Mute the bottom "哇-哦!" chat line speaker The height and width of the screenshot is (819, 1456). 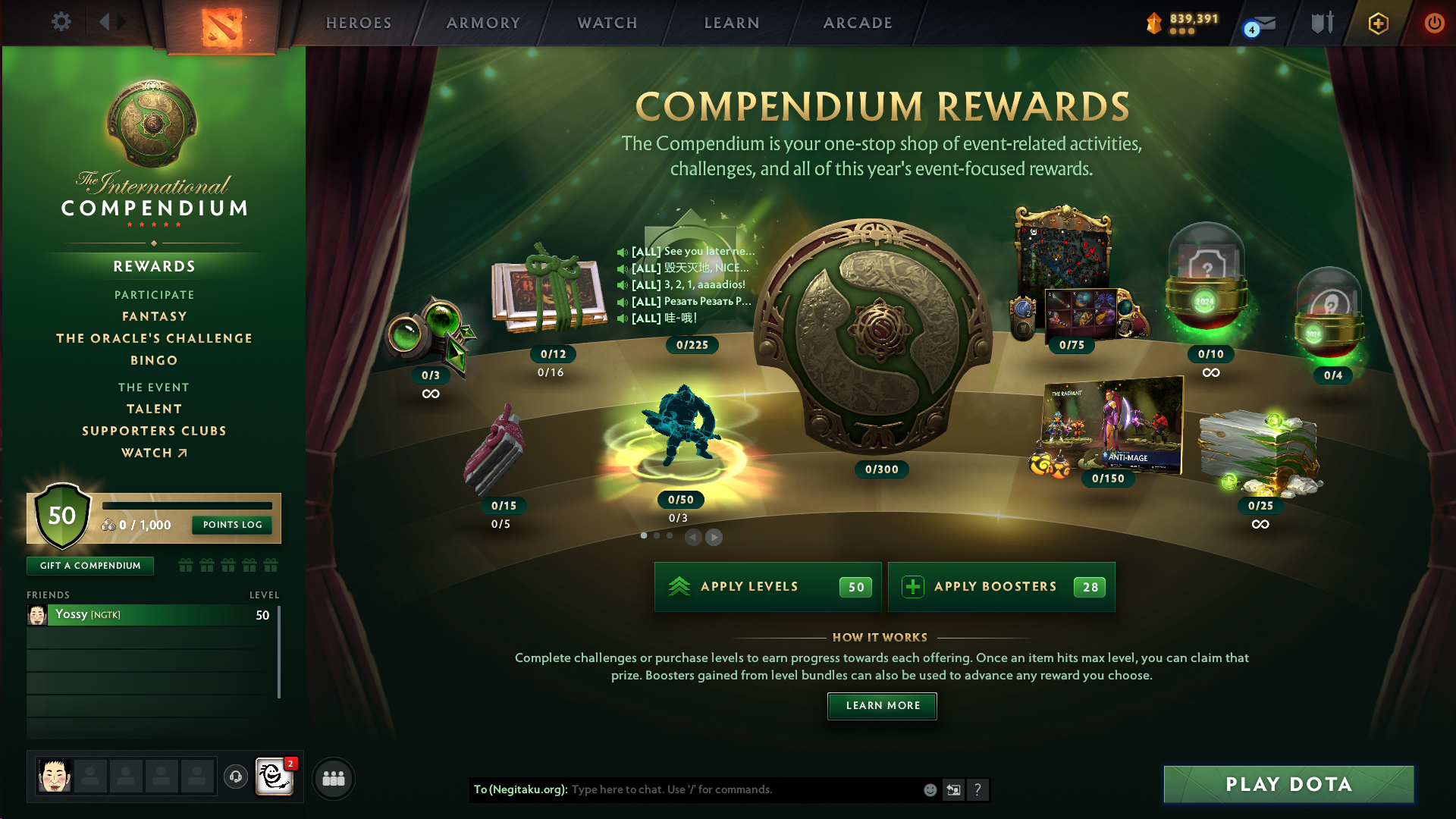click(x=622, y=318)
